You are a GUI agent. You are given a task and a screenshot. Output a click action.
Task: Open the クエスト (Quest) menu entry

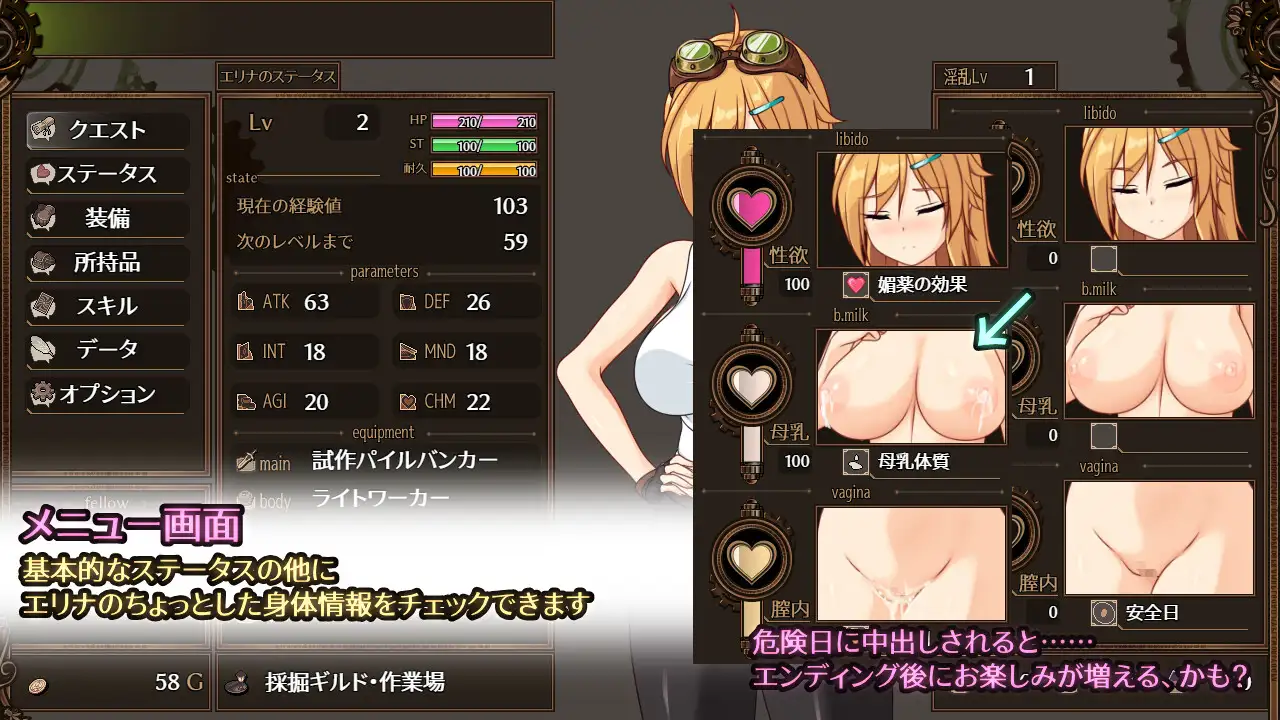[107, 130]
